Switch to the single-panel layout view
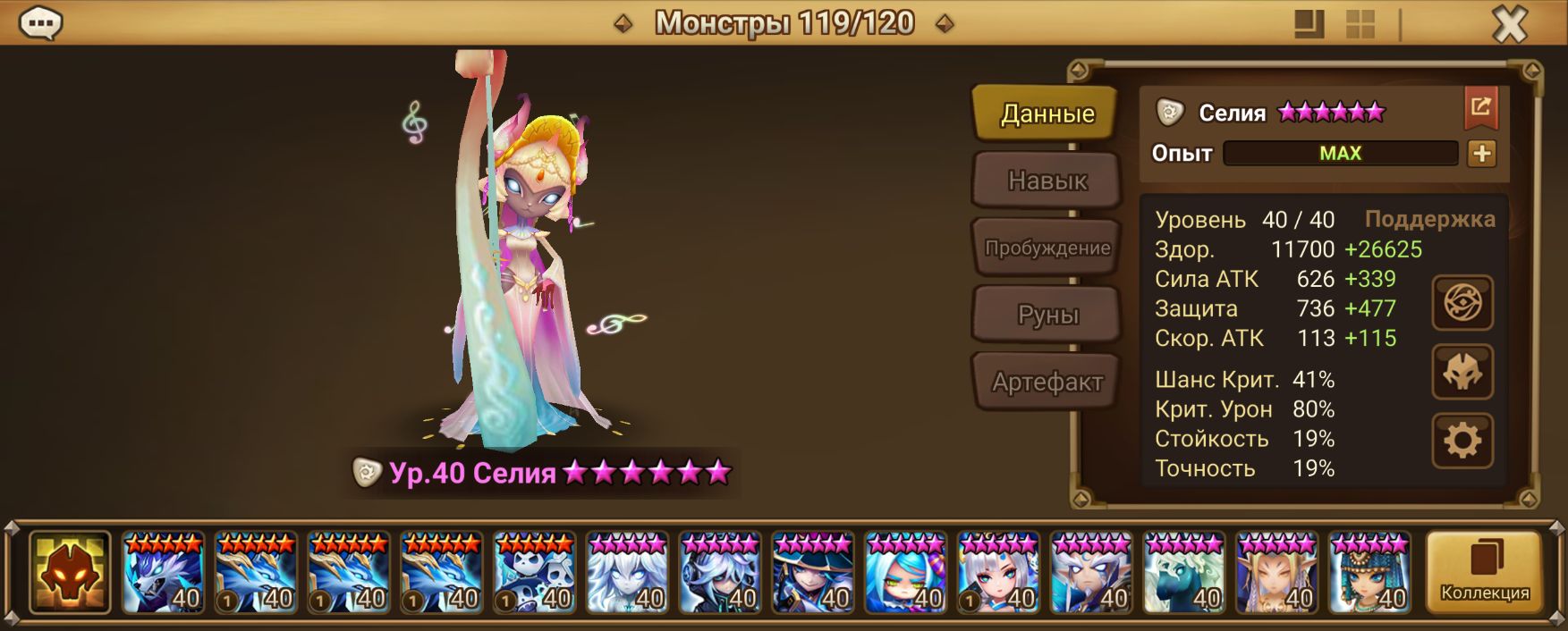 click(x=1309, y=24)
